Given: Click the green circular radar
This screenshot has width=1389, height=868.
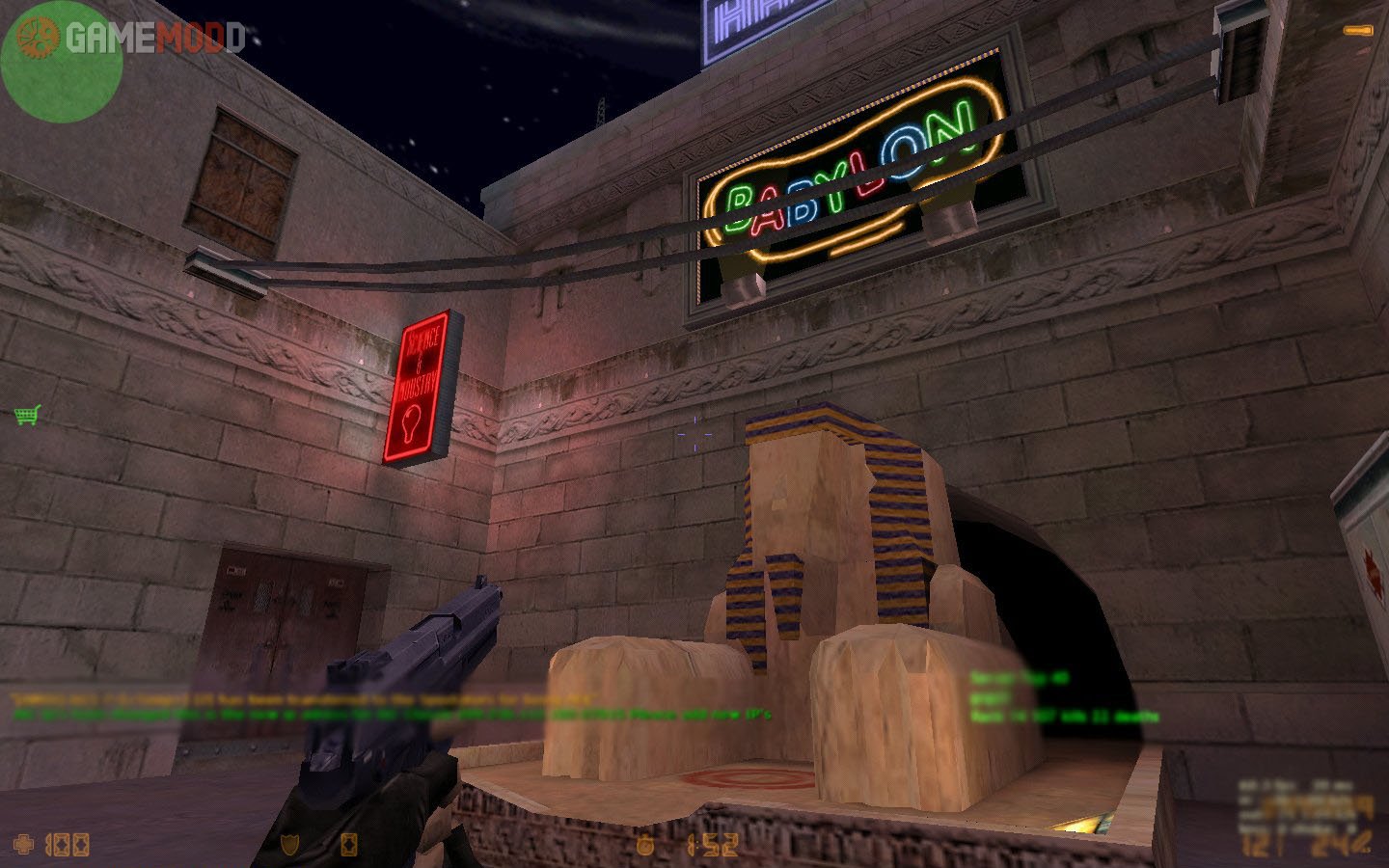Looking at the screenshot, I should (x=62, y=64).
